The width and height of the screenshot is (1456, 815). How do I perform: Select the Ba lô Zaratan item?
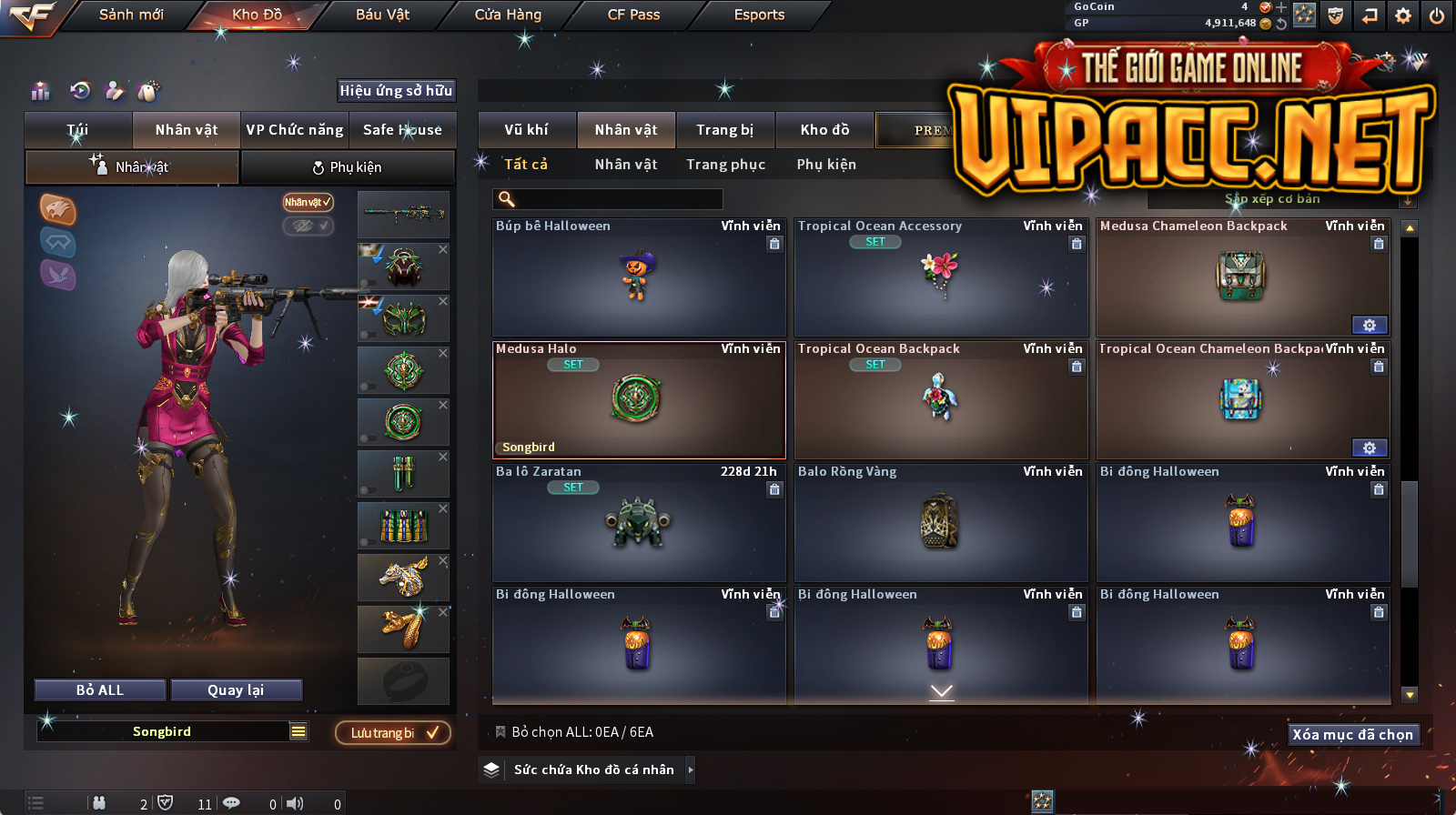(x=638, y=523)
